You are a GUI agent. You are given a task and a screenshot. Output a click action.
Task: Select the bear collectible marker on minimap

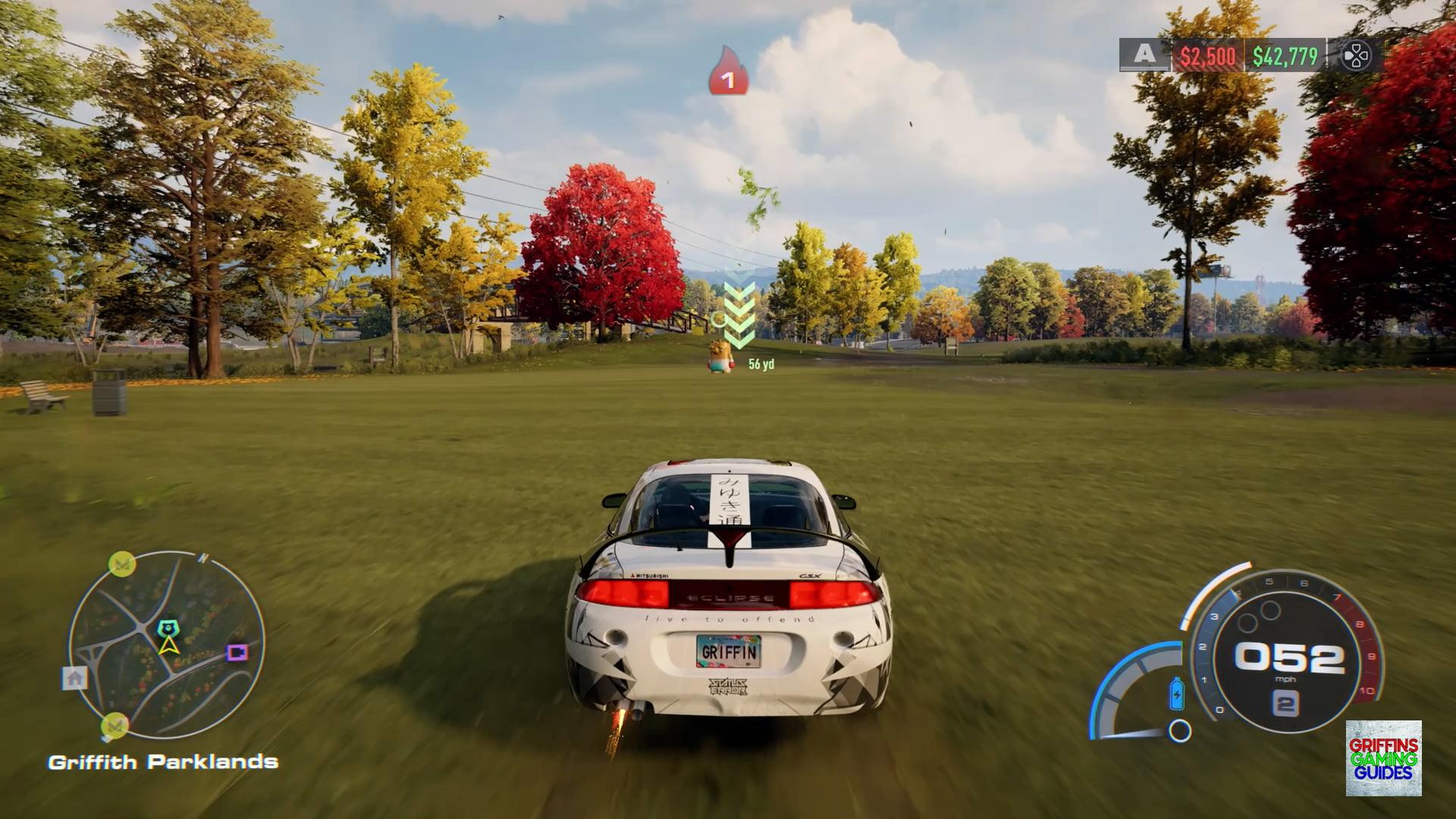coord(167,629)
